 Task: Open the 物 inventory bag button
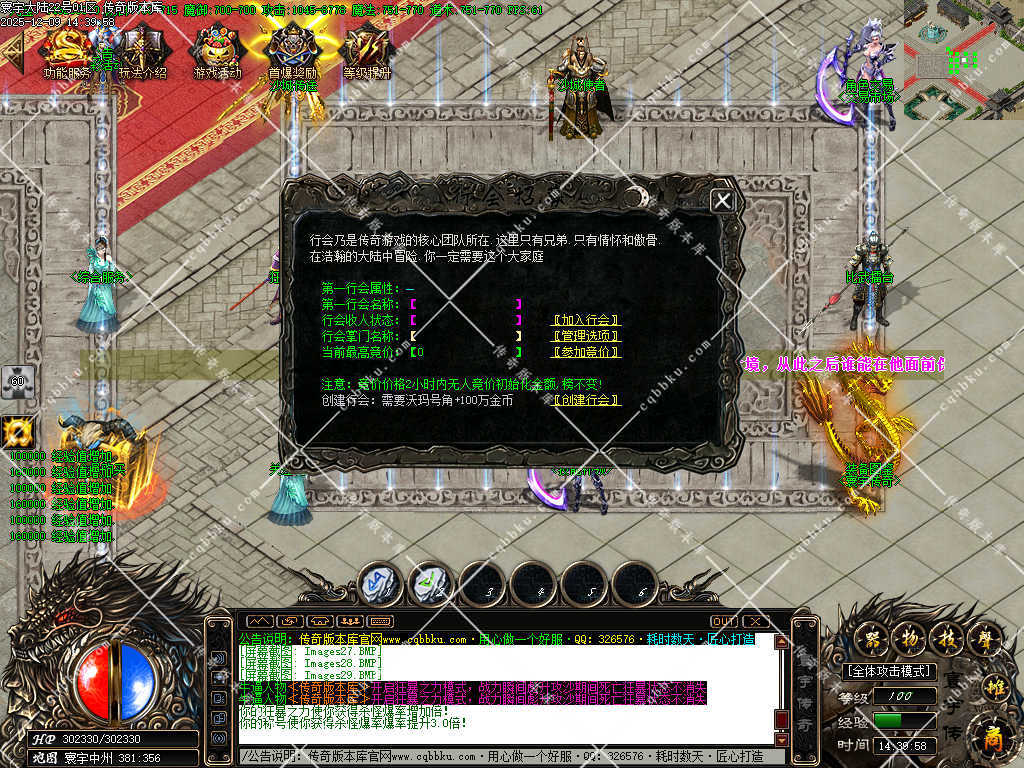click(x=909, y=638)
